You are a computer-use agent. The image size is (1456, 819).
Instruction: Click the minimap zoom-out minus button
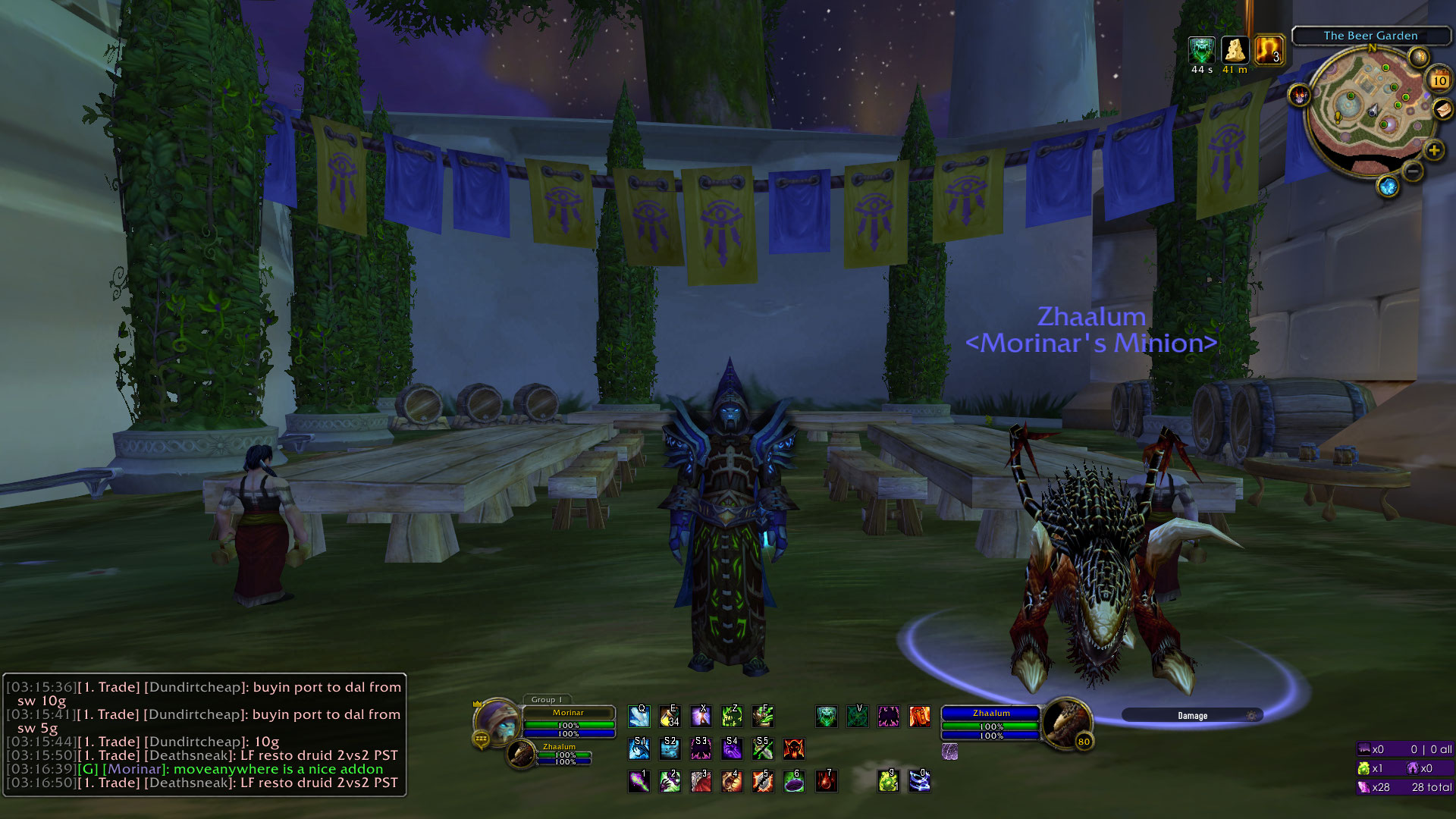pos(1413,172)
